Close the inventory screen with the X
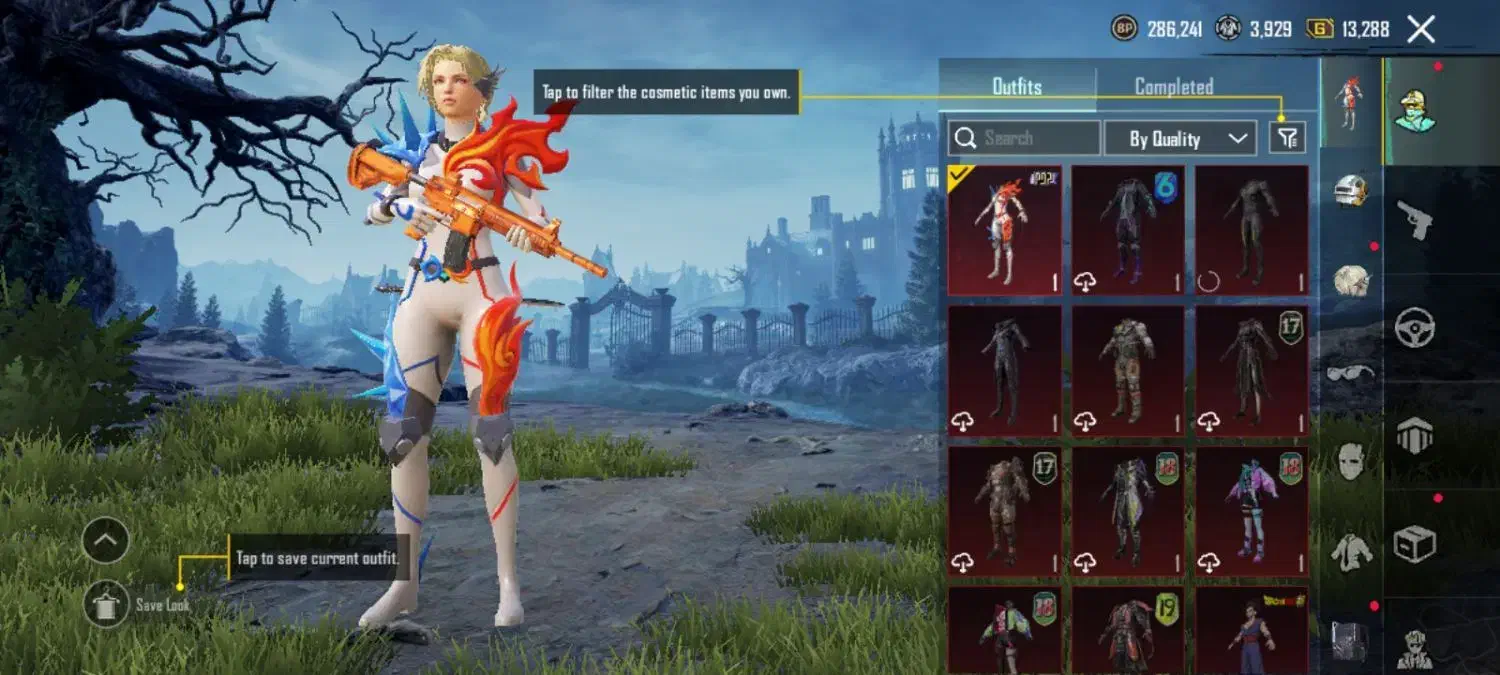Viewport: 1500px width, 675px height. [1421, 29]
